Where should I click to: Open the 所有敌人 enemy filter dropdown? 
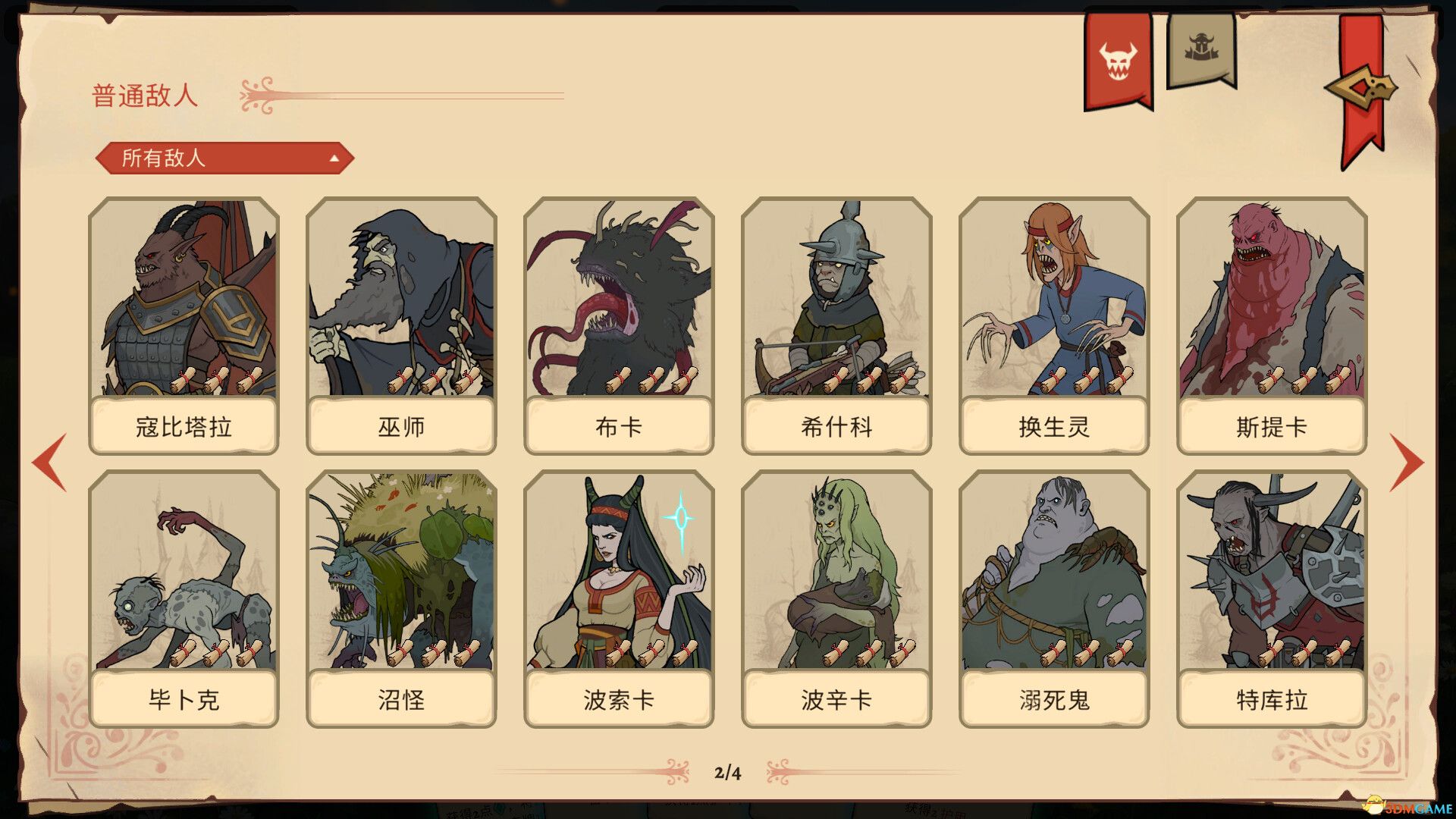tap(224, 159)
